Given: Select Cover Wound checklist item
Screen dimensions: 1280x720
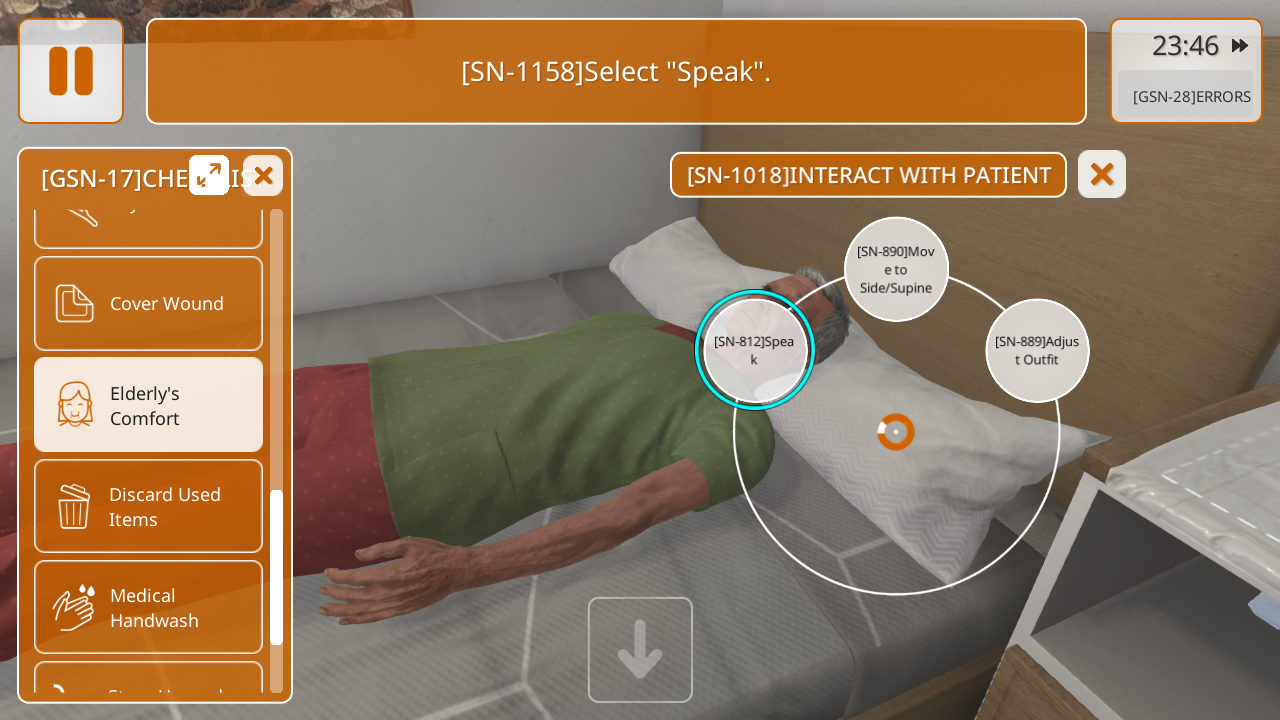Looking at the screenshot, I should (149, 303).
